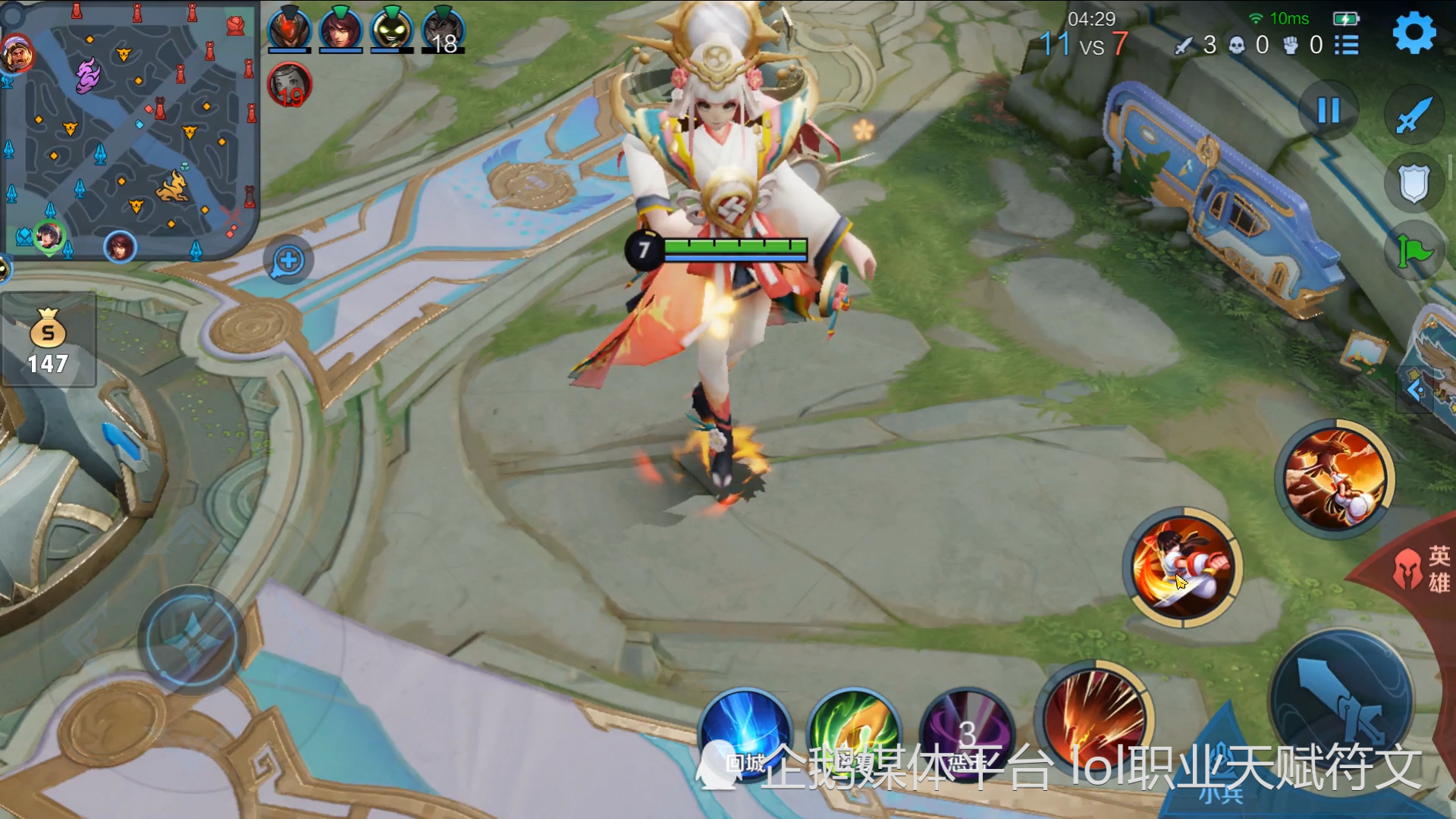The height and width of the screenshot is (819, 1456).
Task: Send the green flag gather signal
Action: tap(1414, 250)
